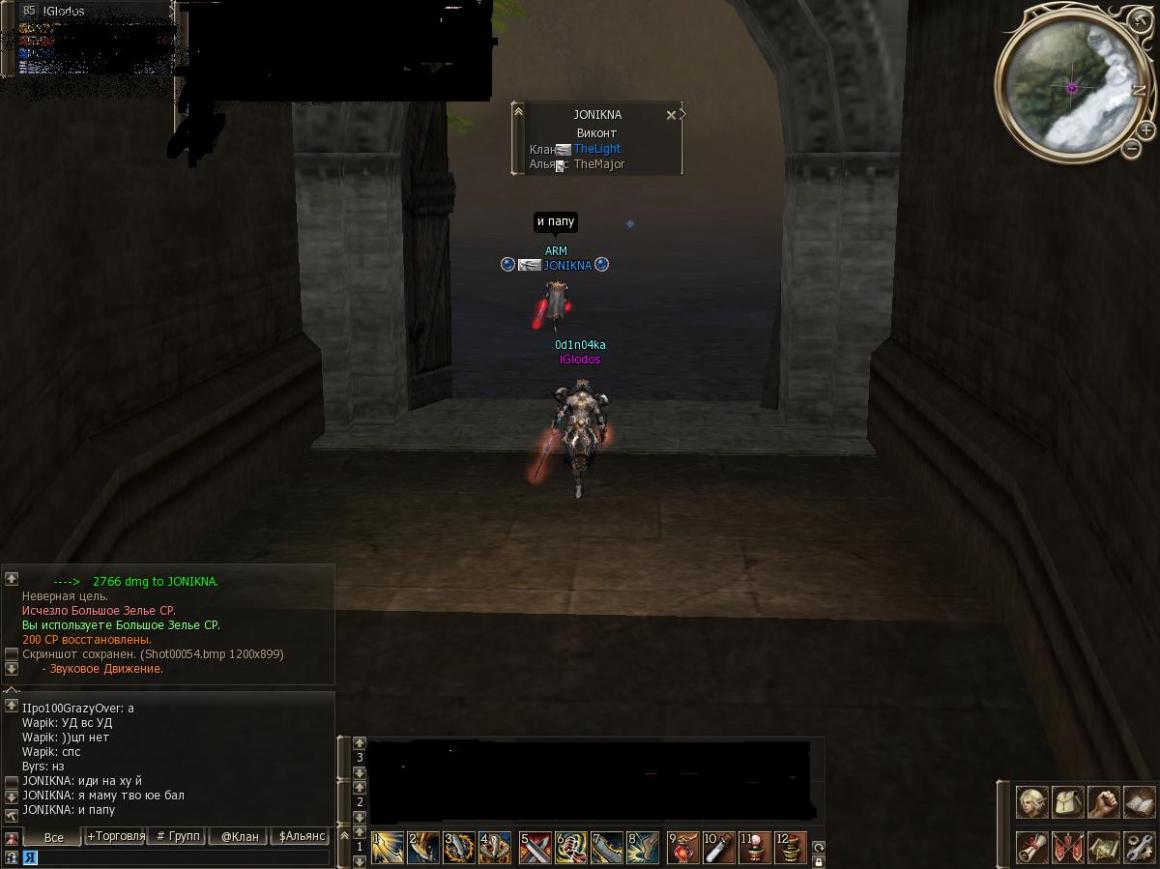Zoom in the minimap with plus button
This screenshot has width=1160, height=869.
(1147, 129)
